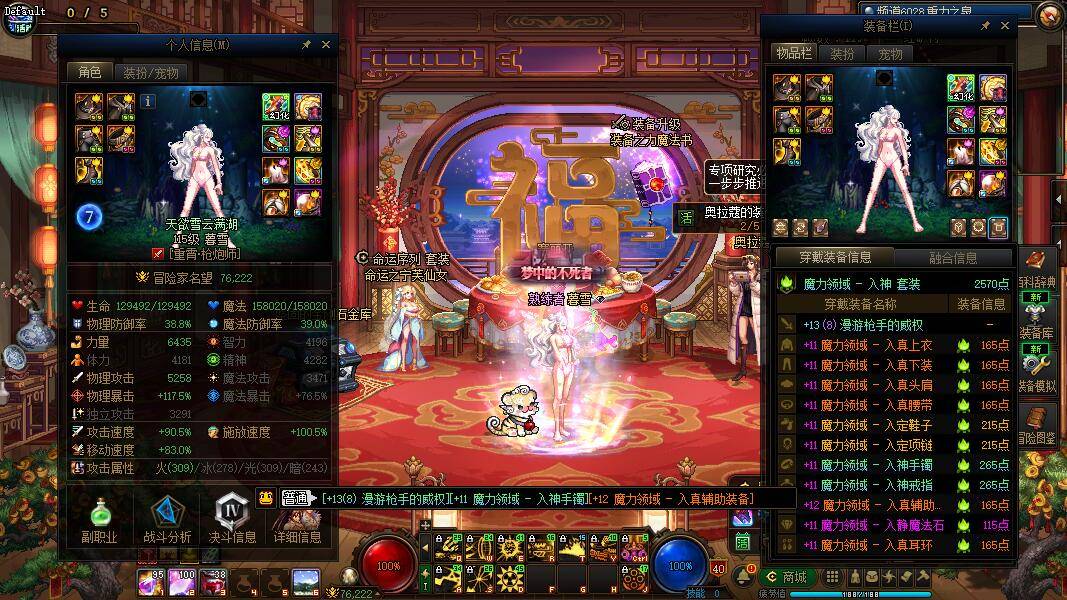This screenshot has height=600, width=1067.
Task: Open 副职业 sub-profession panel
Action: coord(100,518)
